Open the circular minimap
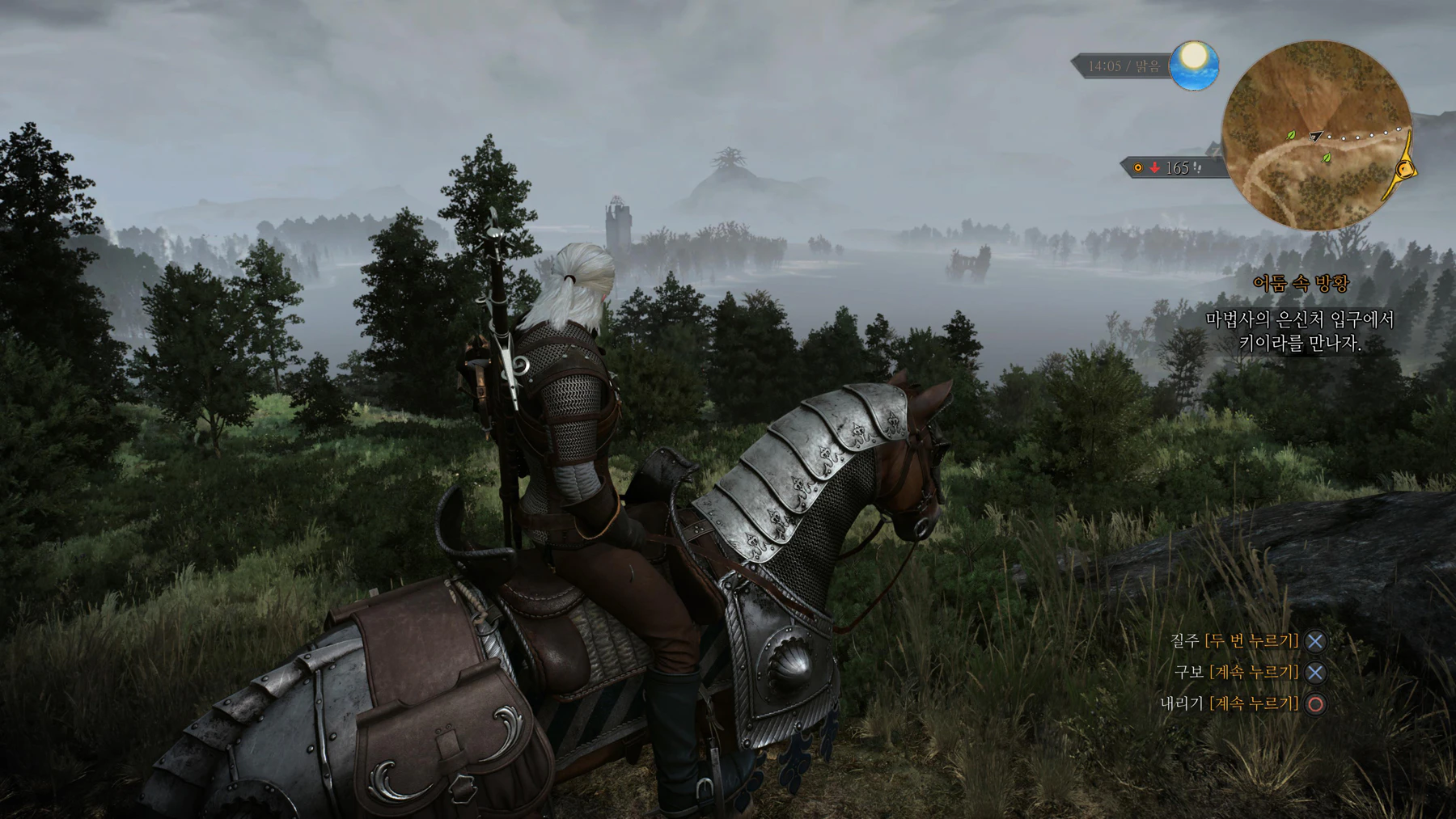The image size is (1456, 819). [1316, 136]
